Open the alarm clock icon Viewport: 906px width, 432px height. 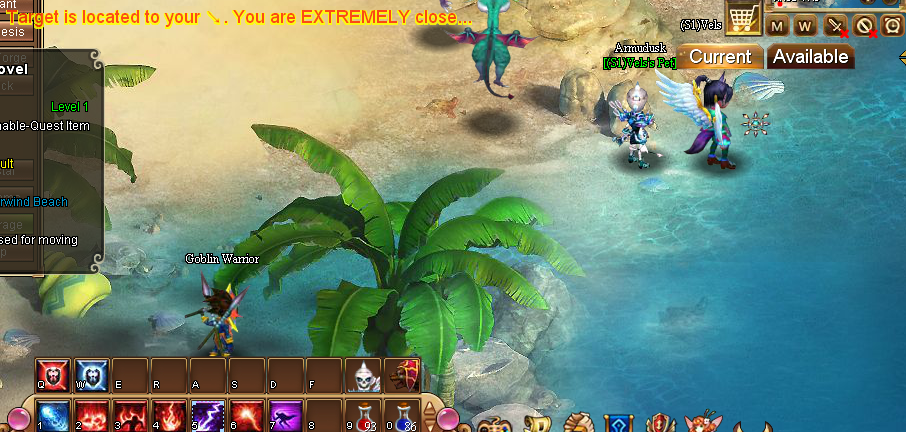click(892, 26)
